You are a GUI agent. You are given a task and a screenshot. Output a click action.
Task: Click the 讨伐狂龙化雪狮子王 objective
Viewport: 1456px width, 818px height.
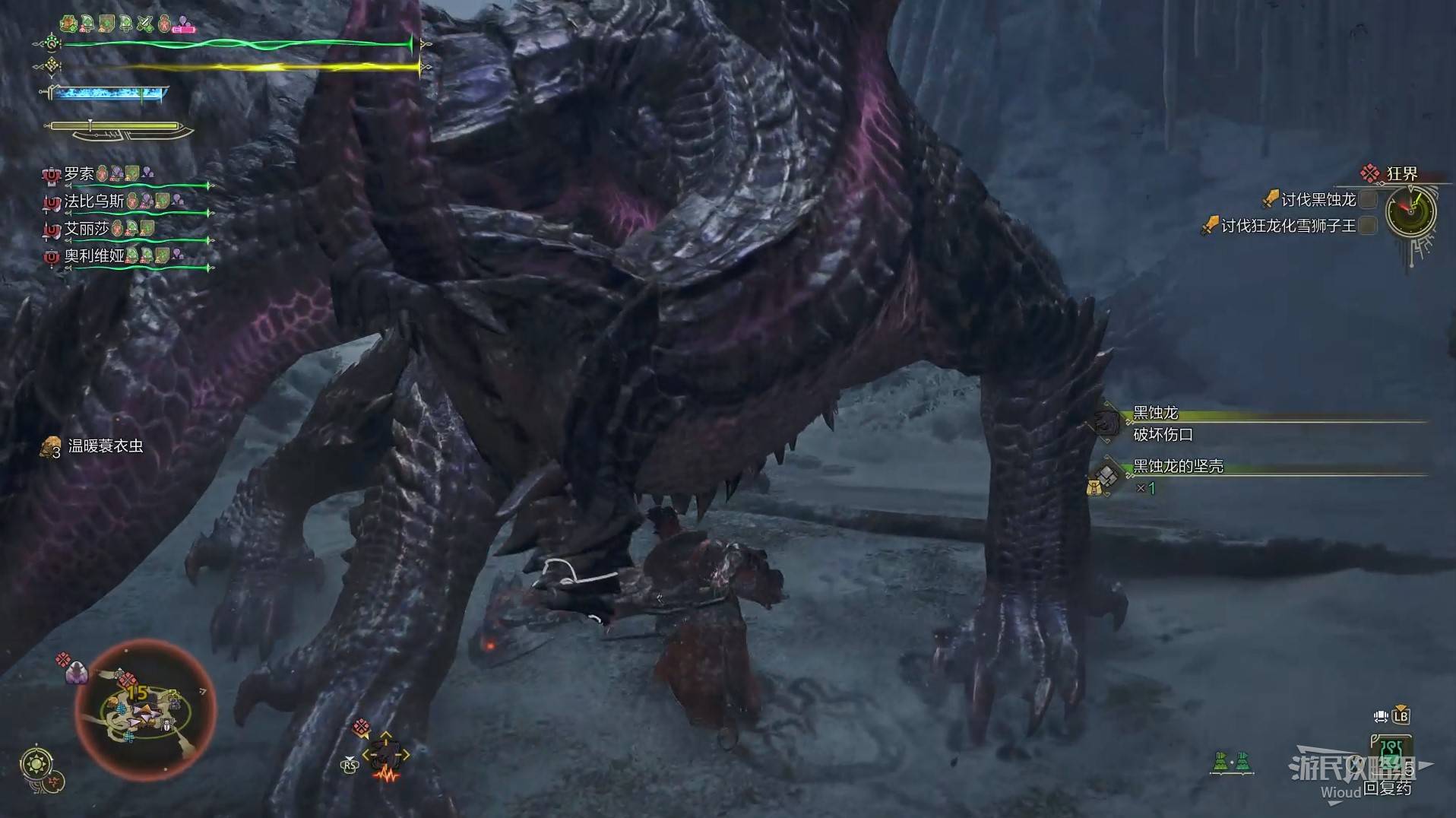click(x=1288, y=226)
